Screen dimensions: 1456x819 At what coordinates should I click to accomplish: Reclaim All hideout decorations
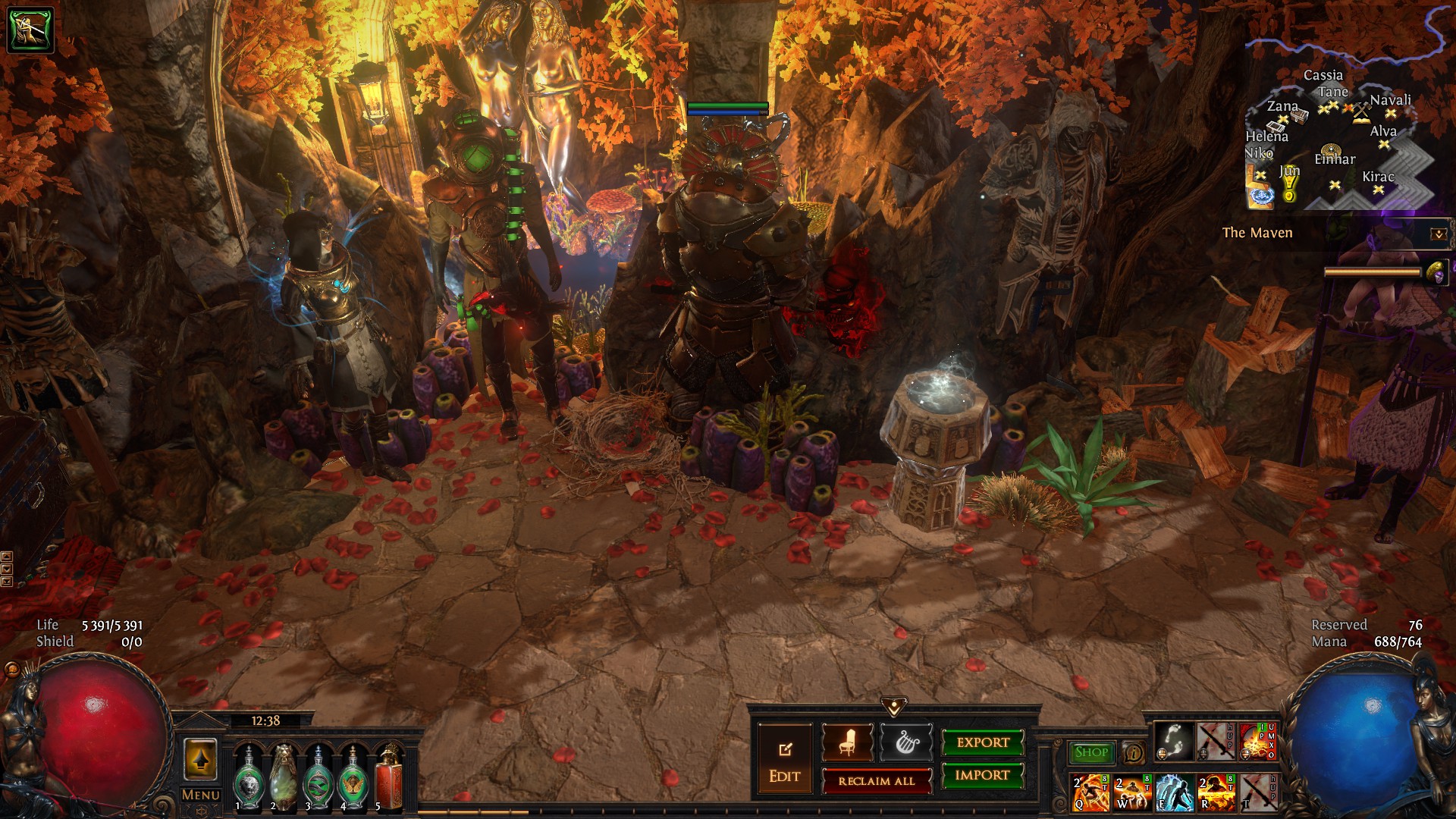(x=877, y=781)
